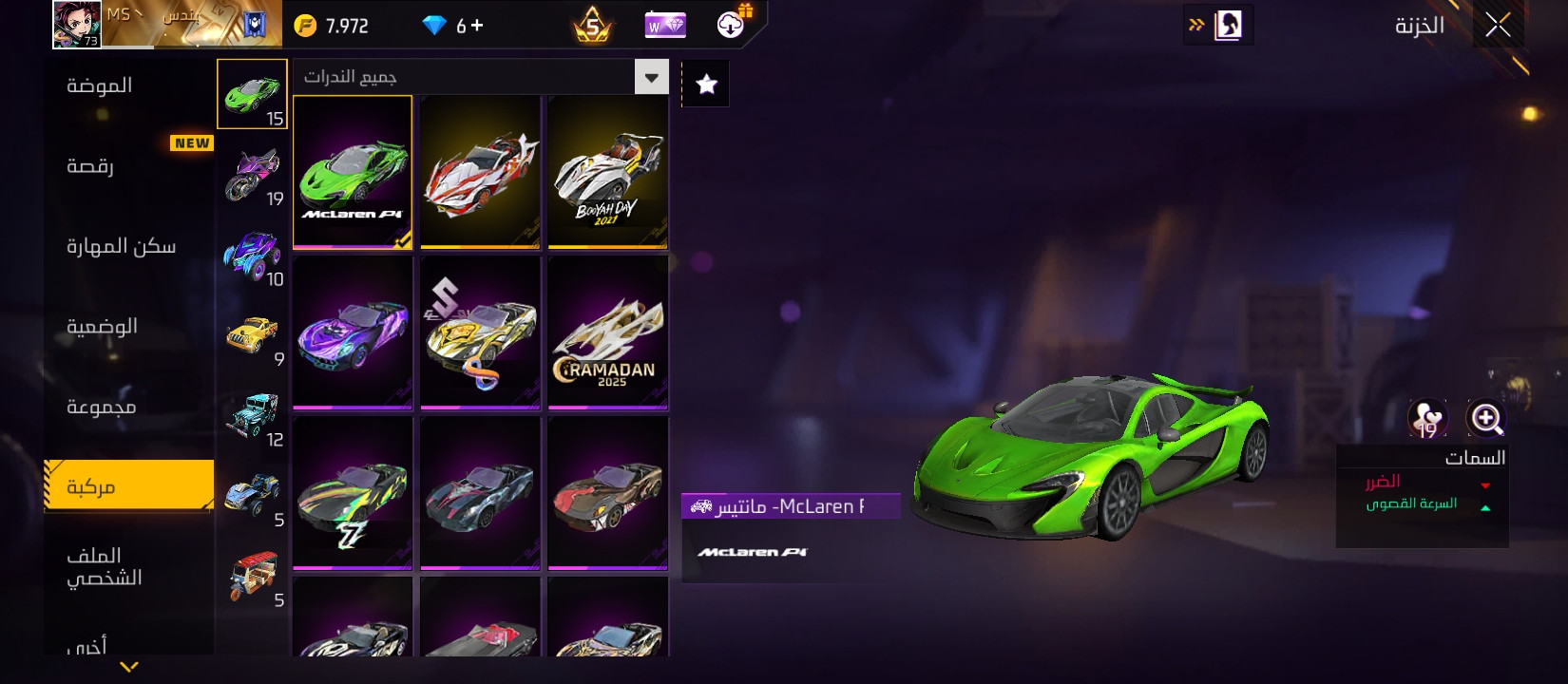Select the purple sports car skin

pyautogui.click(x=353, y=332)
